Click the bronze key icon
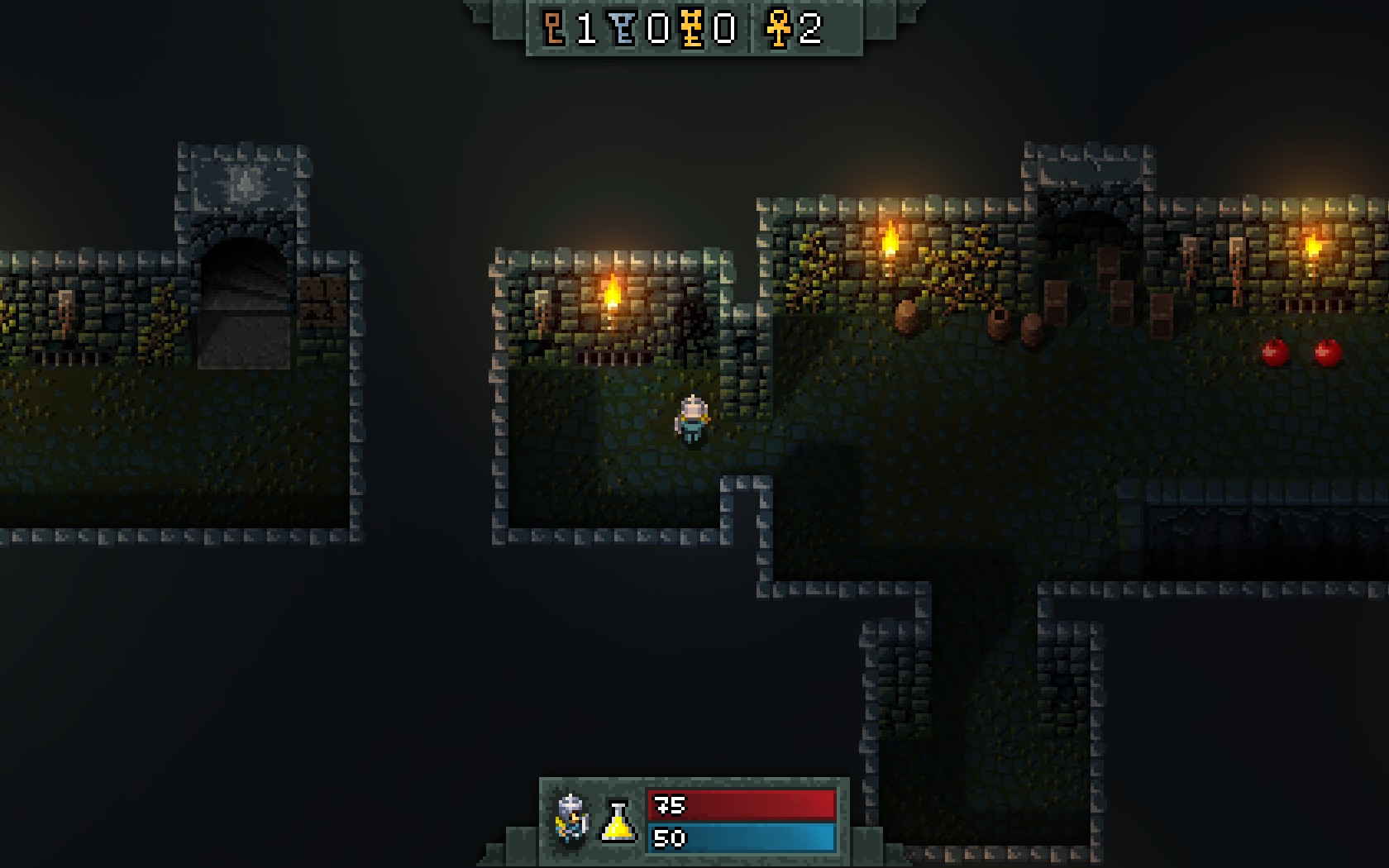This screenshot has width=1389, height=868. click(x=554, y=29)
